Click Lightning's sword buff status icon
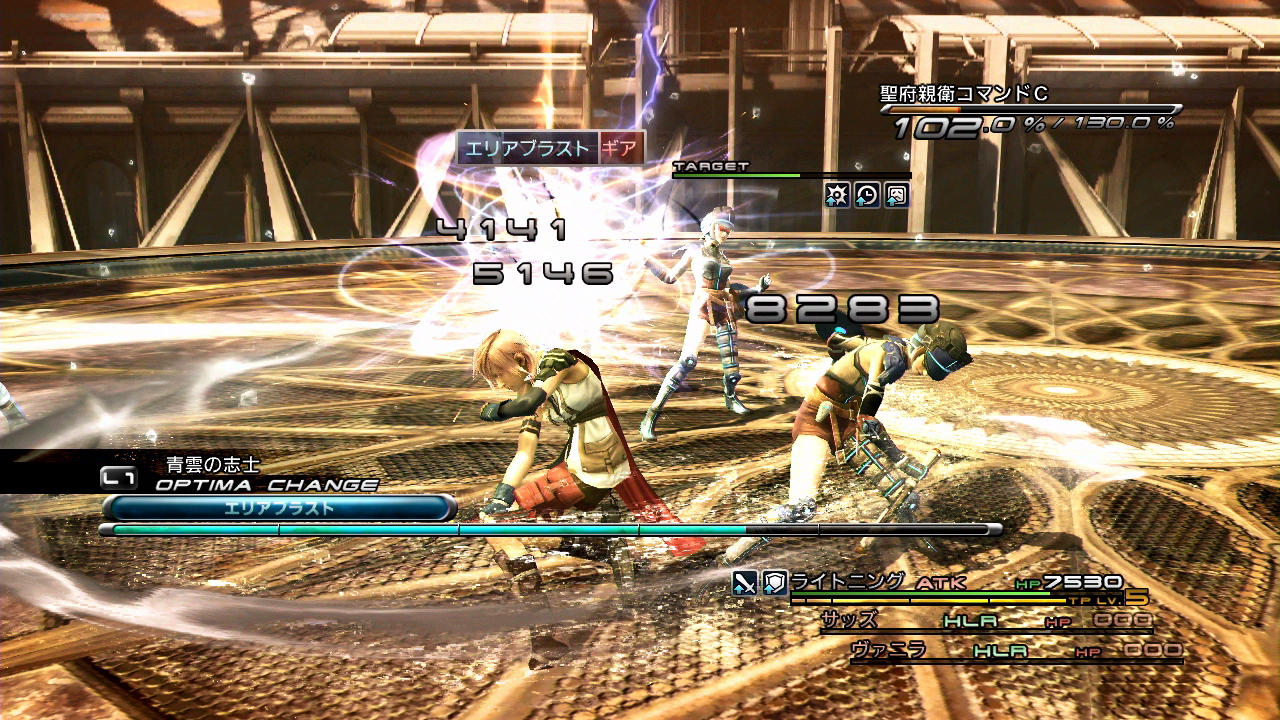 click(744, 583)
